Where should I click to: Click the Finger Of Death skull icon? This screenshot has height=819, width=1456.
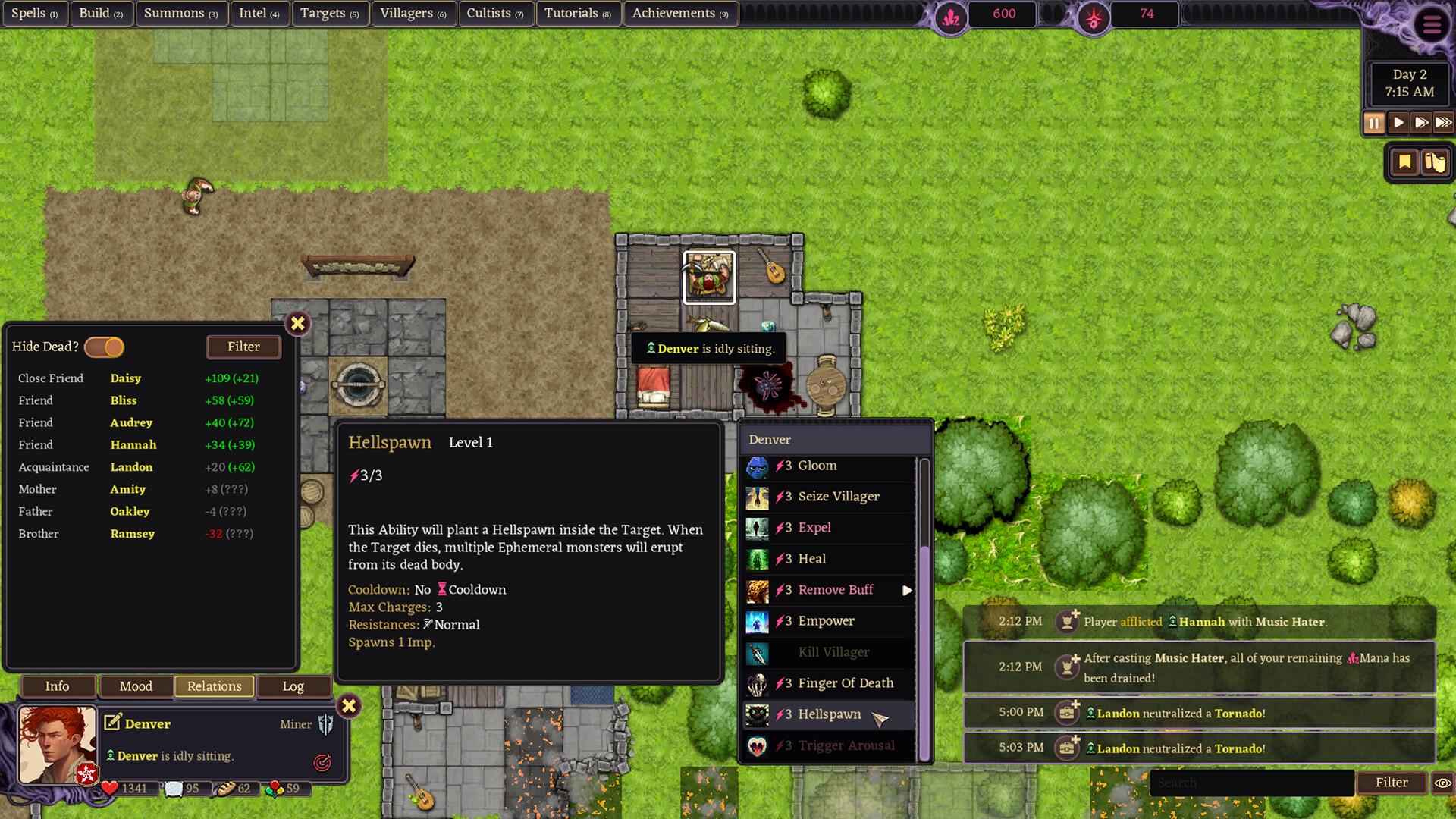click(757, 683)
